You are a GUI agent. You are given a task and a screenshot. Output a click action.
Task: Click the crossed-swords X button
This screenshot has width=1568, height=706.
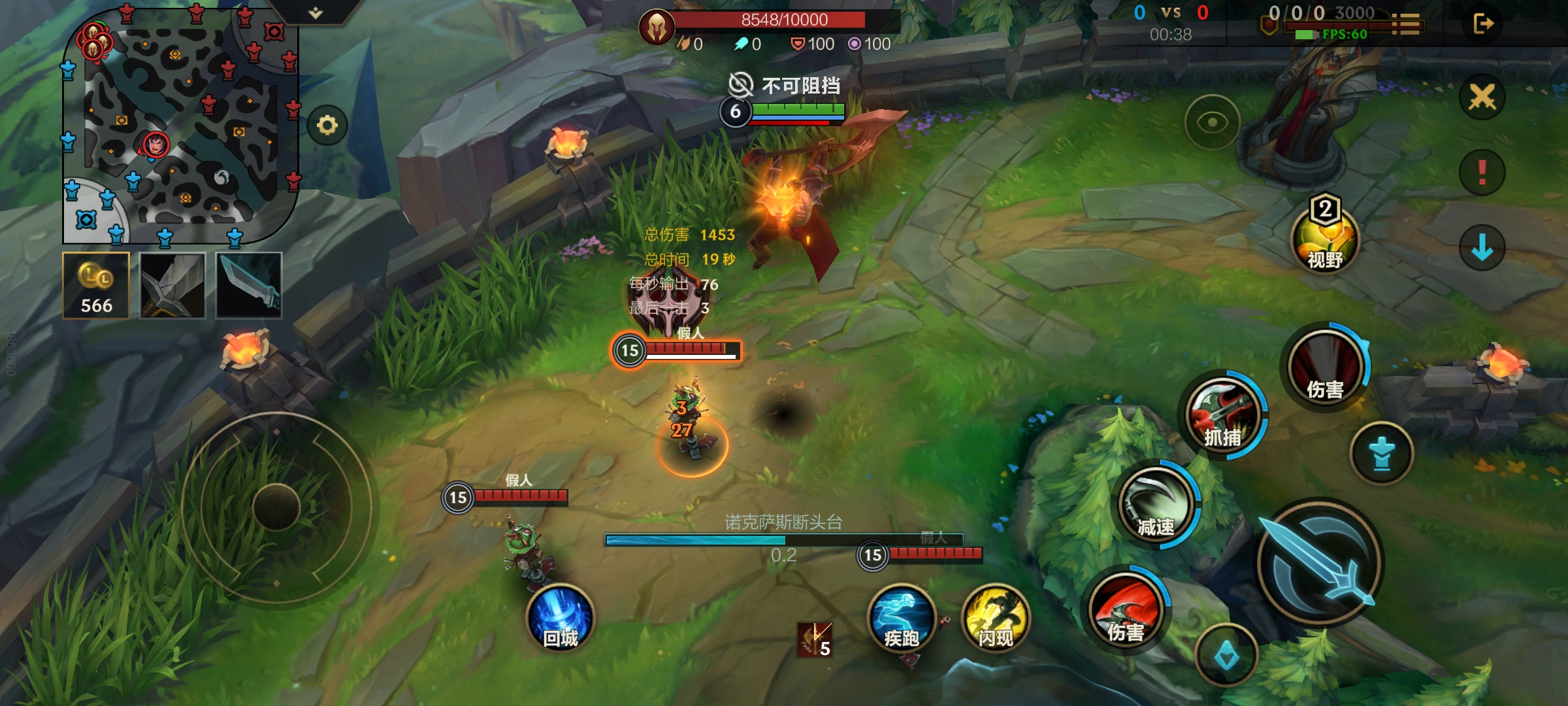pos(1482,97)
